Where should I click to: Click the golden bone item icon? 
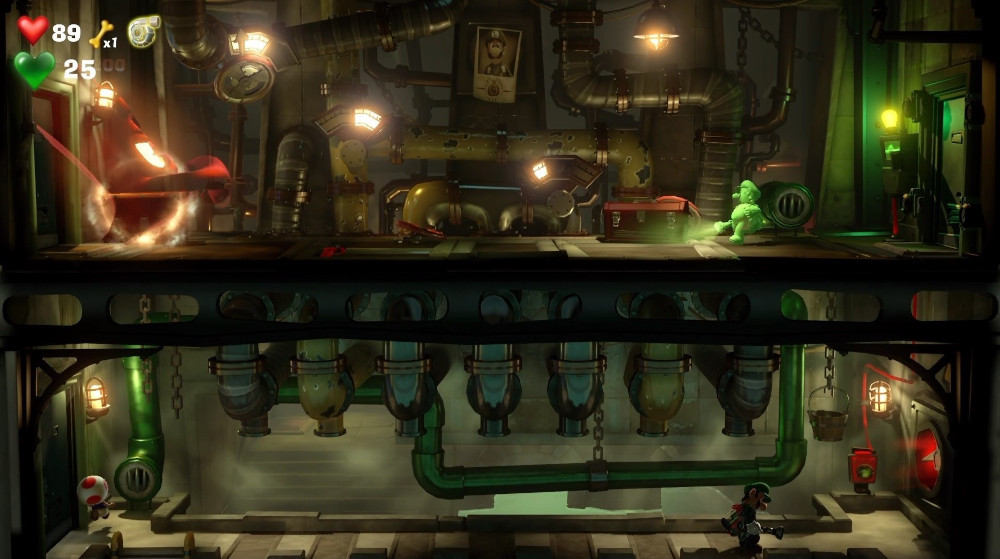point(100,35)
